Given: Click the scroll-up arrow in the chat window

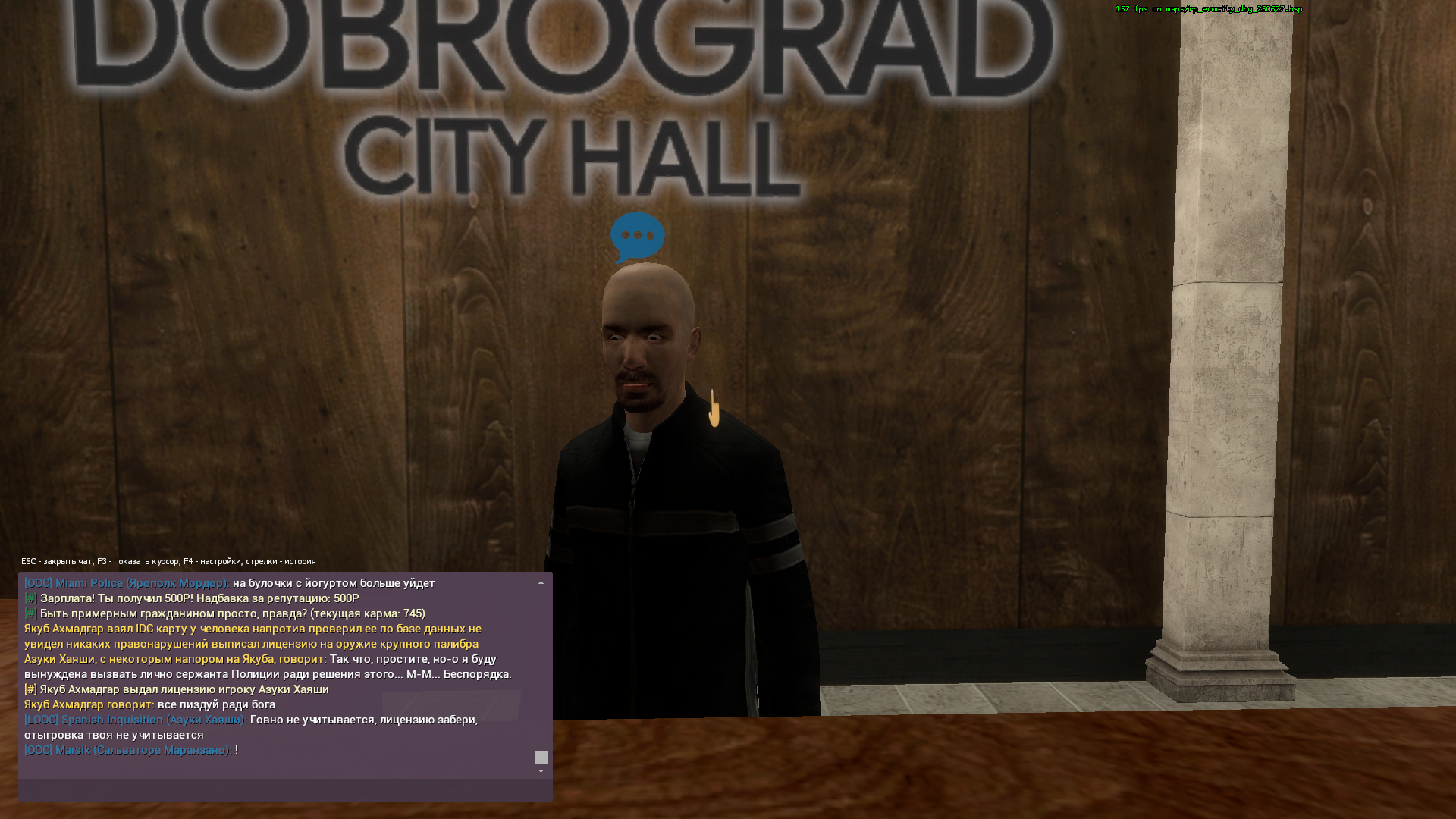Looking at the screenshot, I should (541, 581).
